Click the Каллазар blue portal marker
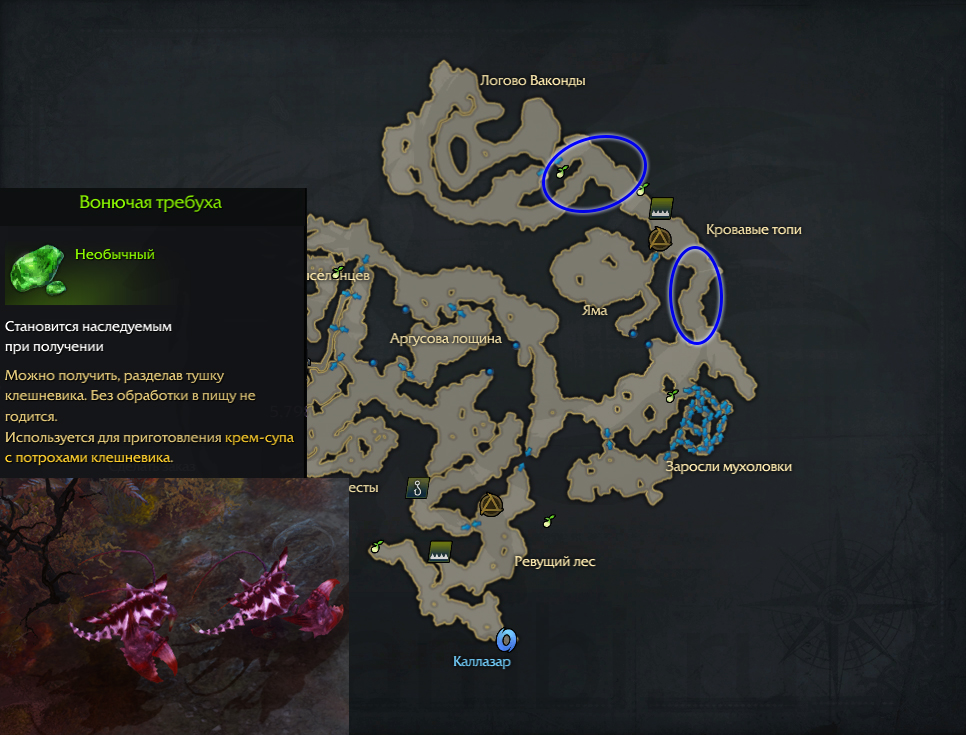Screen dimensions: 966x735 pyautogui.click(x=506, y=639)
